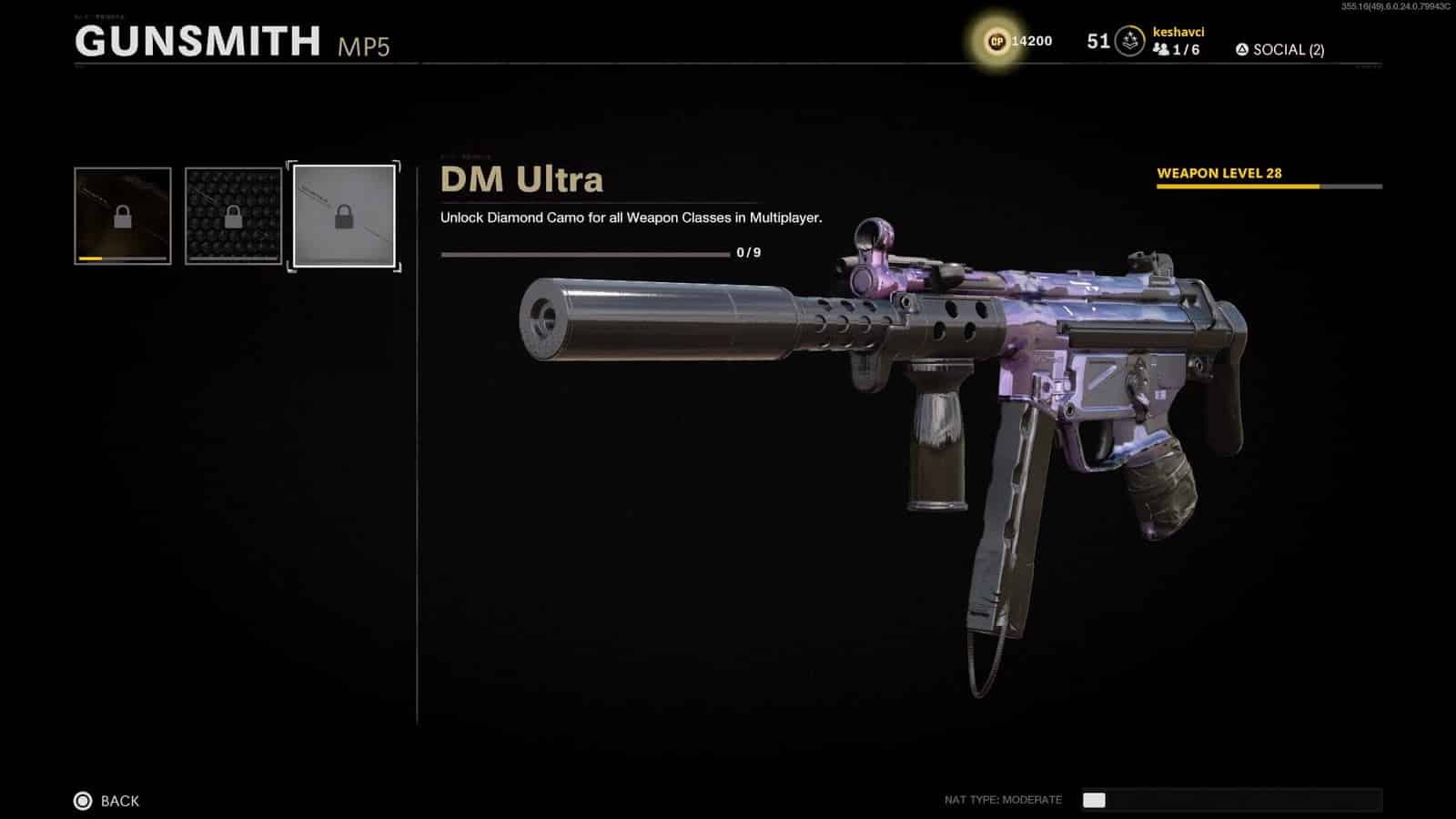Click the triangle icon beside SOCIAL
The width and height of the screenshot is (1456, 819).
[1242, 49]
